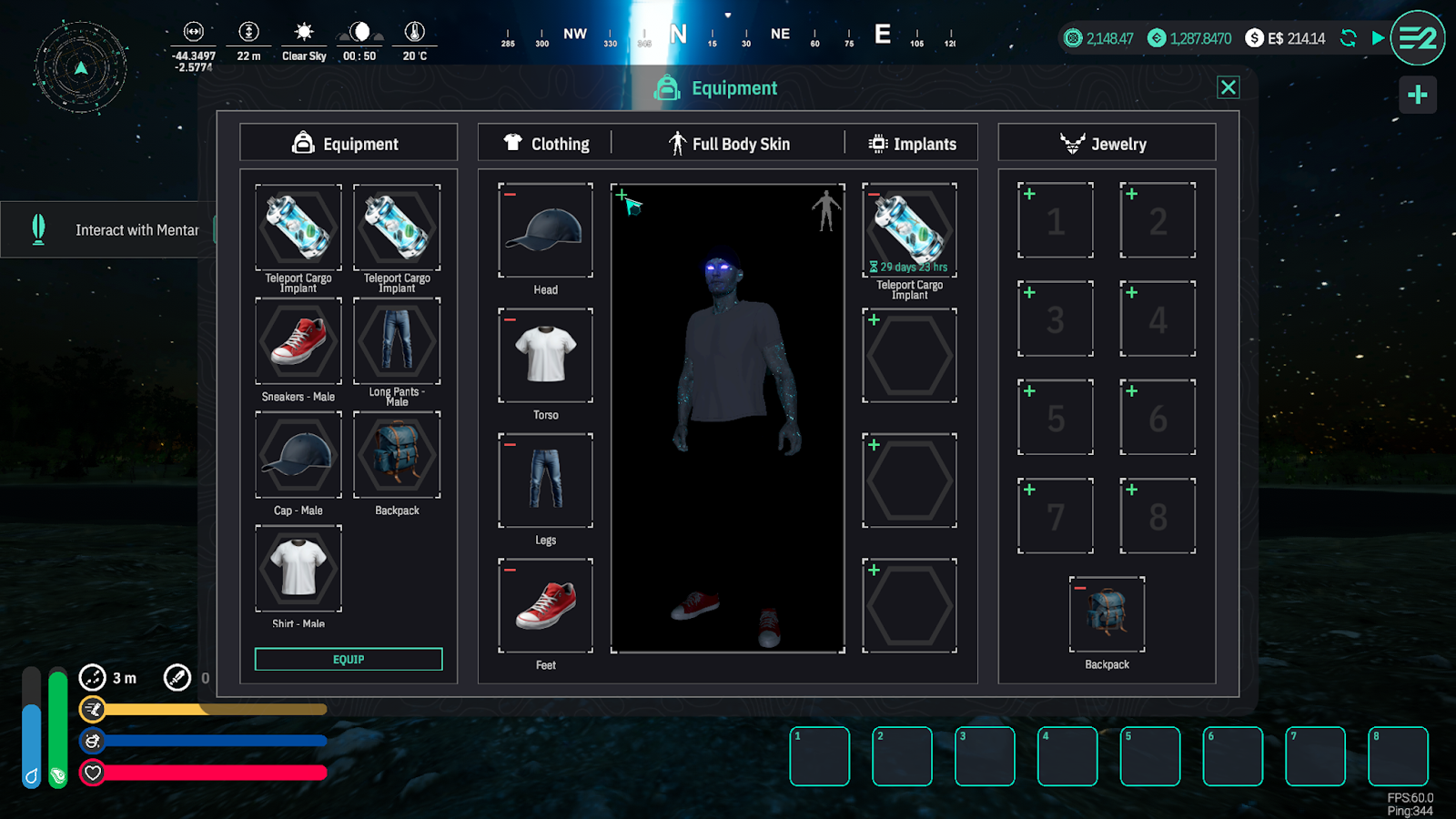Screen dimensions: 1456x819
Task: Open the Implants tab
Action: [913, 144]
